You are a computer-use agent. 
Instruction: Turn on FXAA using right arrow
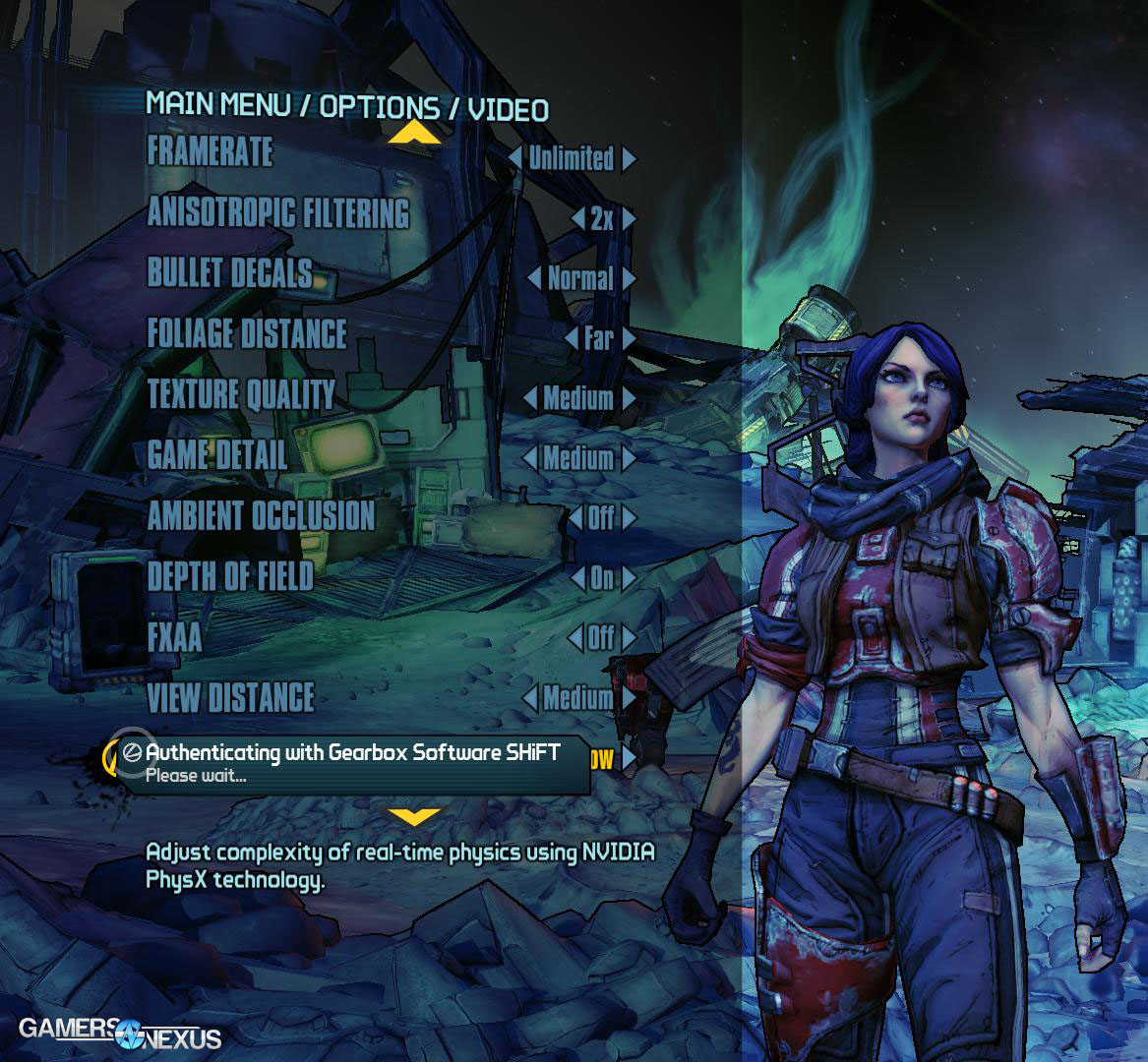coord(629,638)
